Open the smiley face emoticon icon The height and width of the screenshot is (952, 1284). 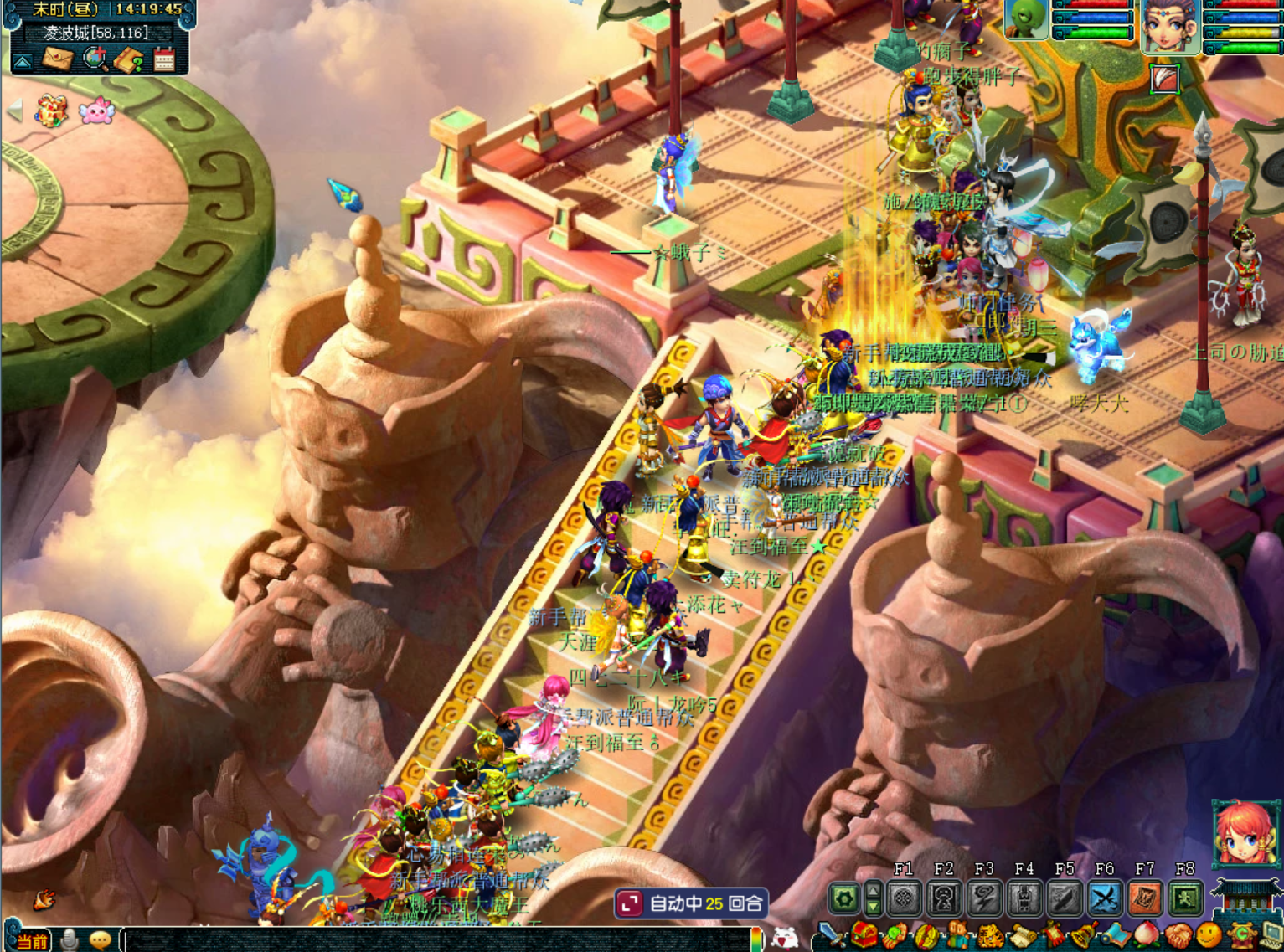click(x=1209, y=937)
